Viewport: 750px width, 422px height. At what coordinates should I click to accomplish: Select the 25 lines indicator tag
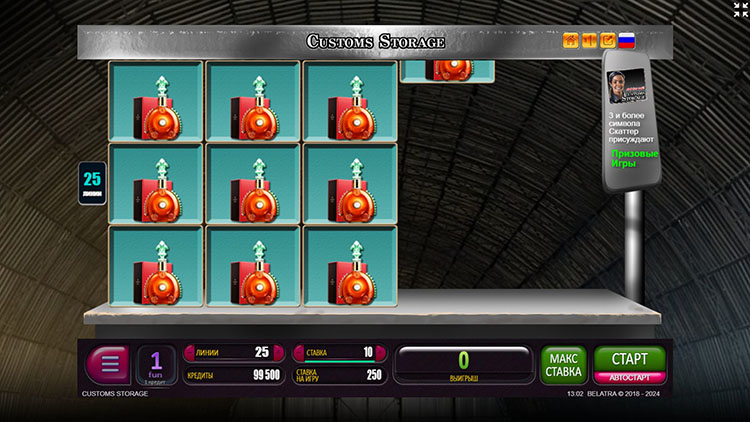pyautogui.click(x=92, y=183)
